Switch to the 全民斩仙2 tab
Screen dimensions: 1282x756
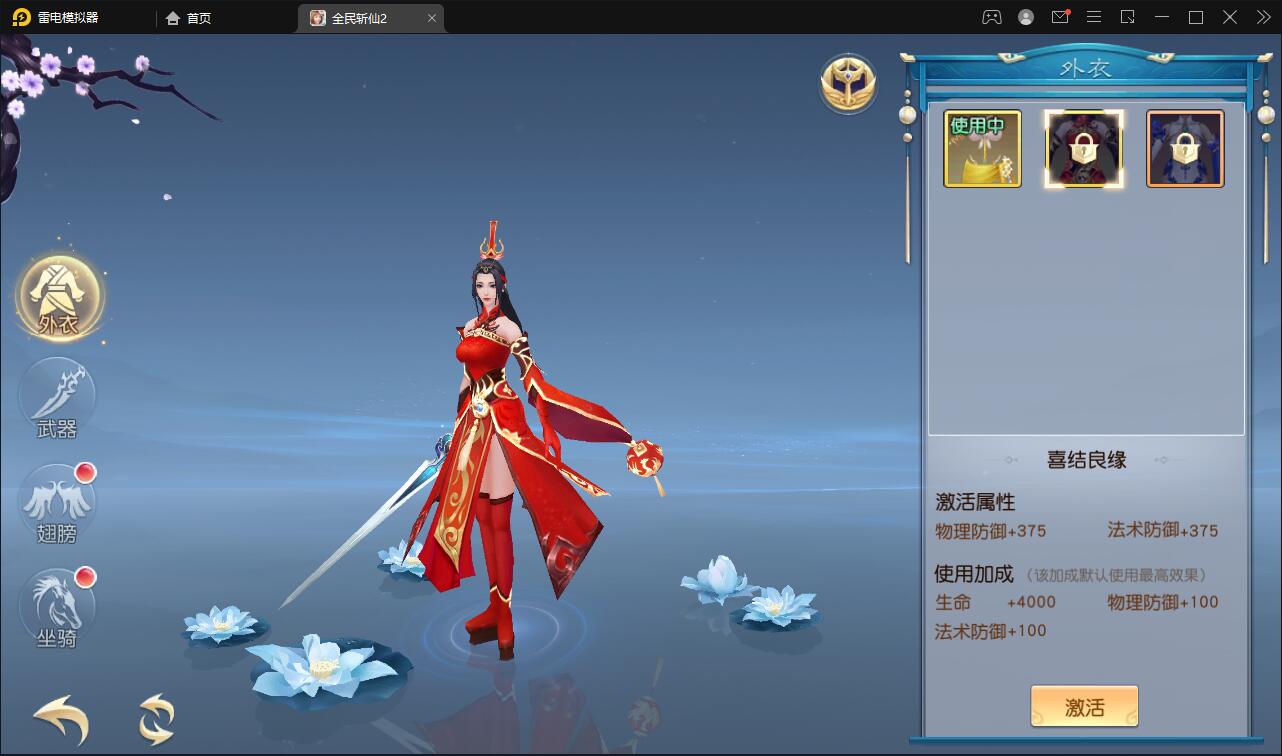click(x=360, y=17)
